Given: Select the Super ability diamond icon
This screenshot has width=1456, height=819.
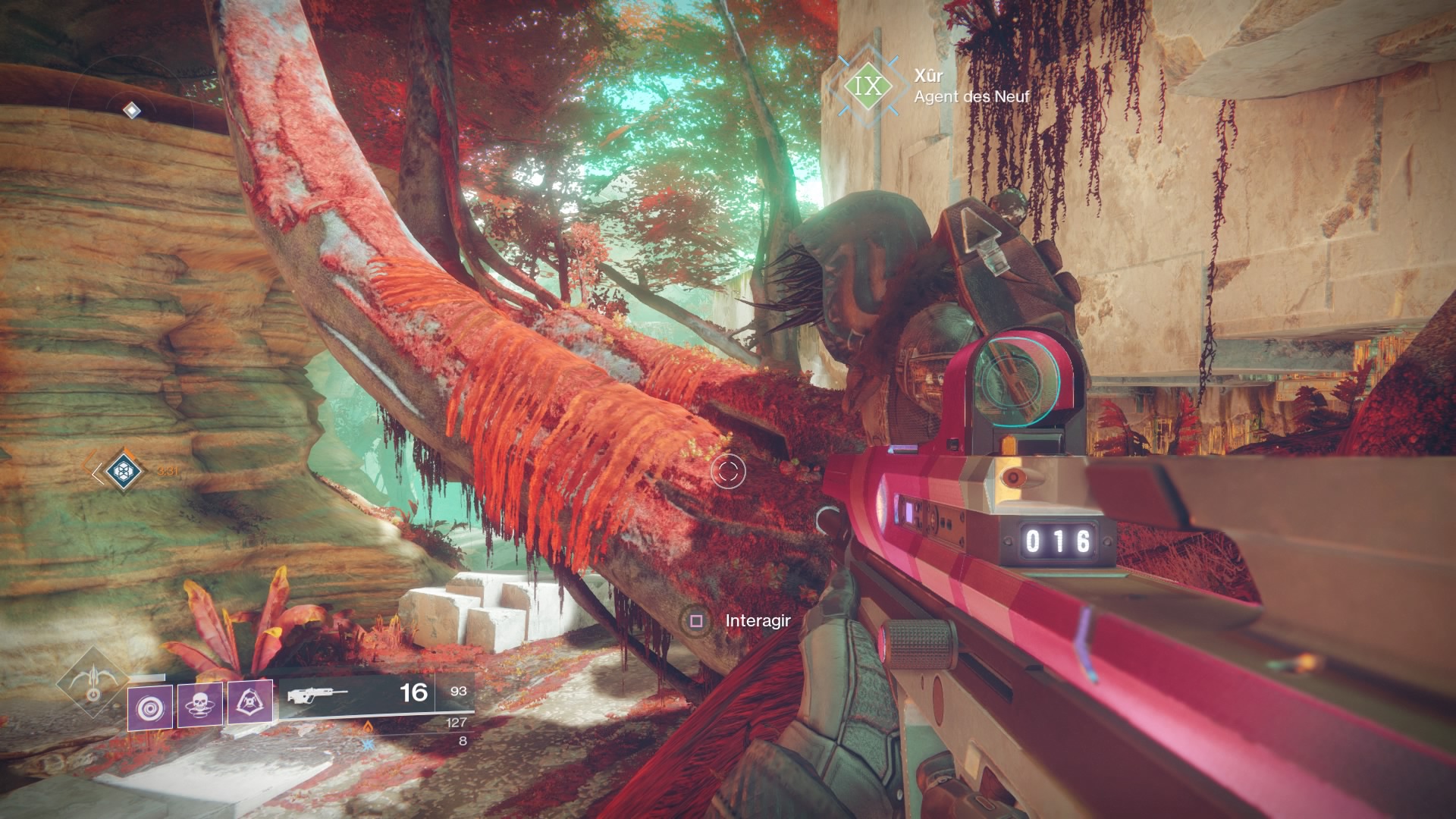Looking at the screenshot, I should [93, 683].
